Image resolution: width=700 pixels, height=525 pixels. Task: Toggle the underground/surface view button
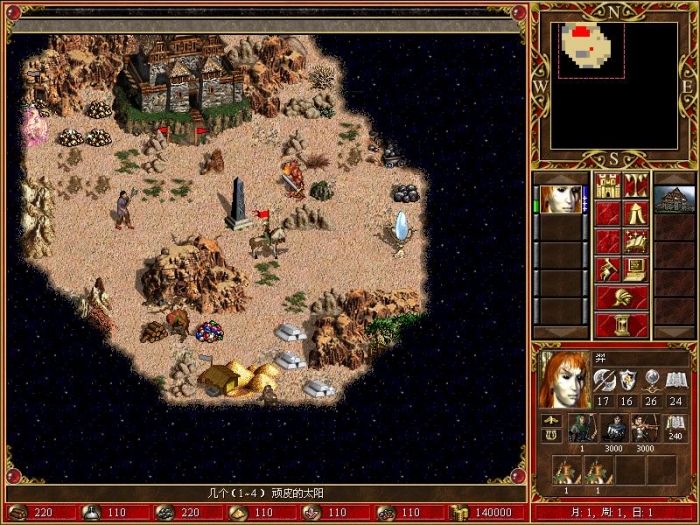[635, 185]
